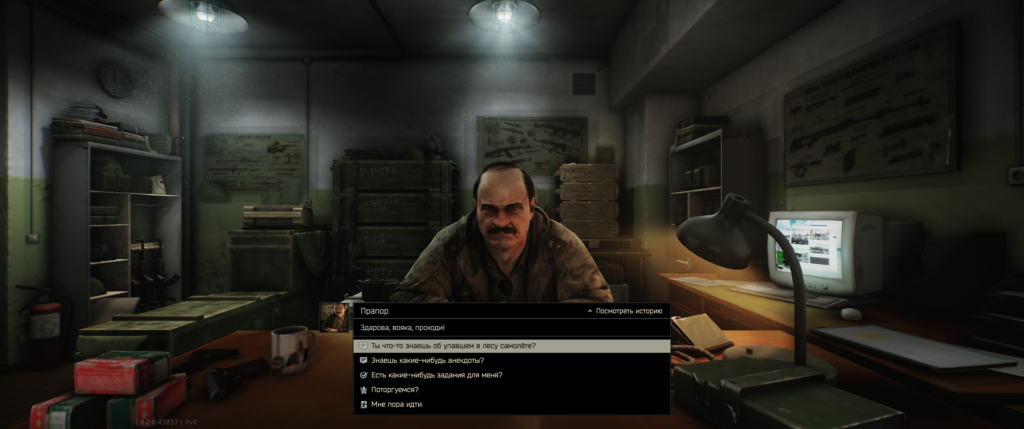1024x429 pixels.
Task: Ask Prapor "Есть какие-нибудь задания для меня?"
Action: click(x=436, y=375)
